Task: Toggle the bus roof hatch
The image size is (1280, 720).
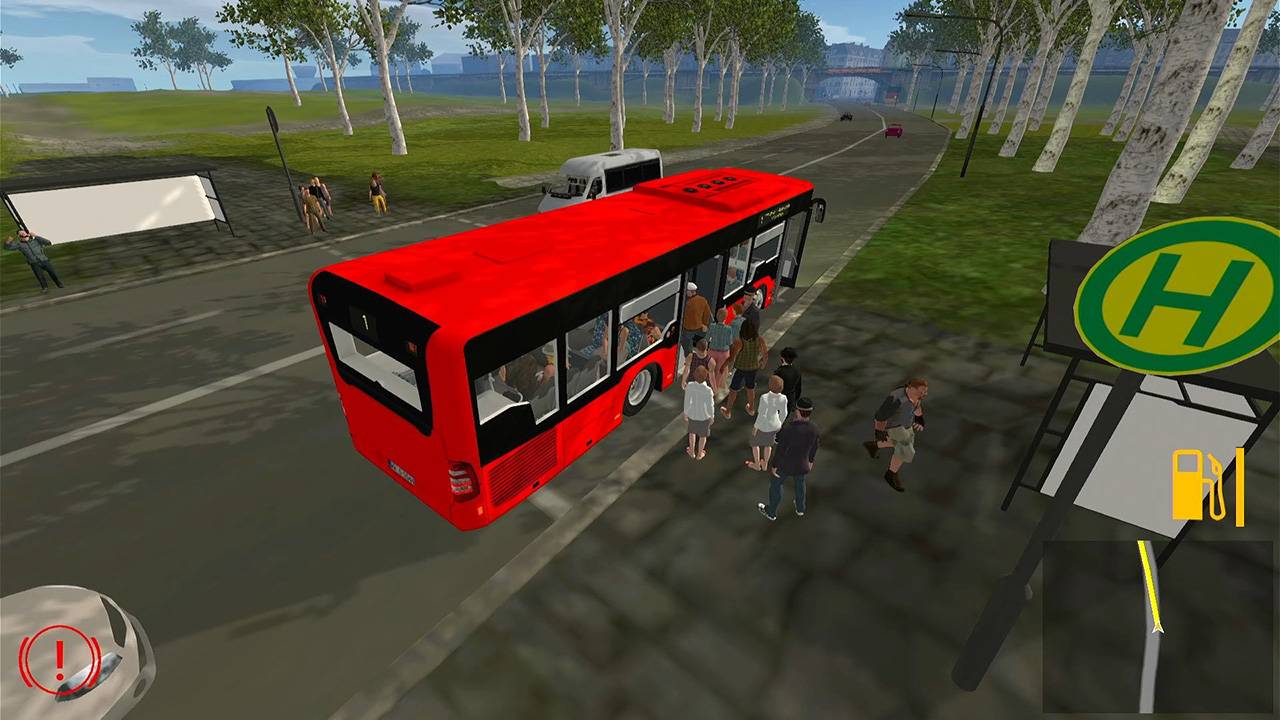Action: (x=712, y=184)
